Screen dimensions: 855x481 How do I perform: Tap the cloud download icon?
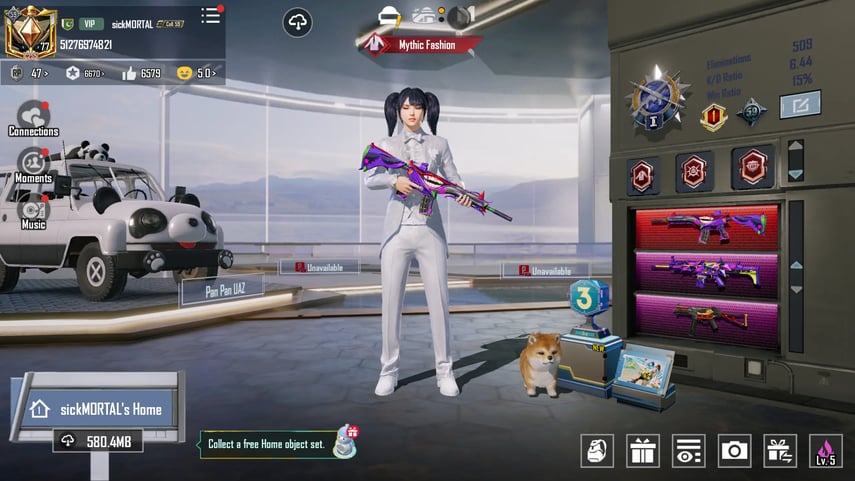(x=297, y=22)
